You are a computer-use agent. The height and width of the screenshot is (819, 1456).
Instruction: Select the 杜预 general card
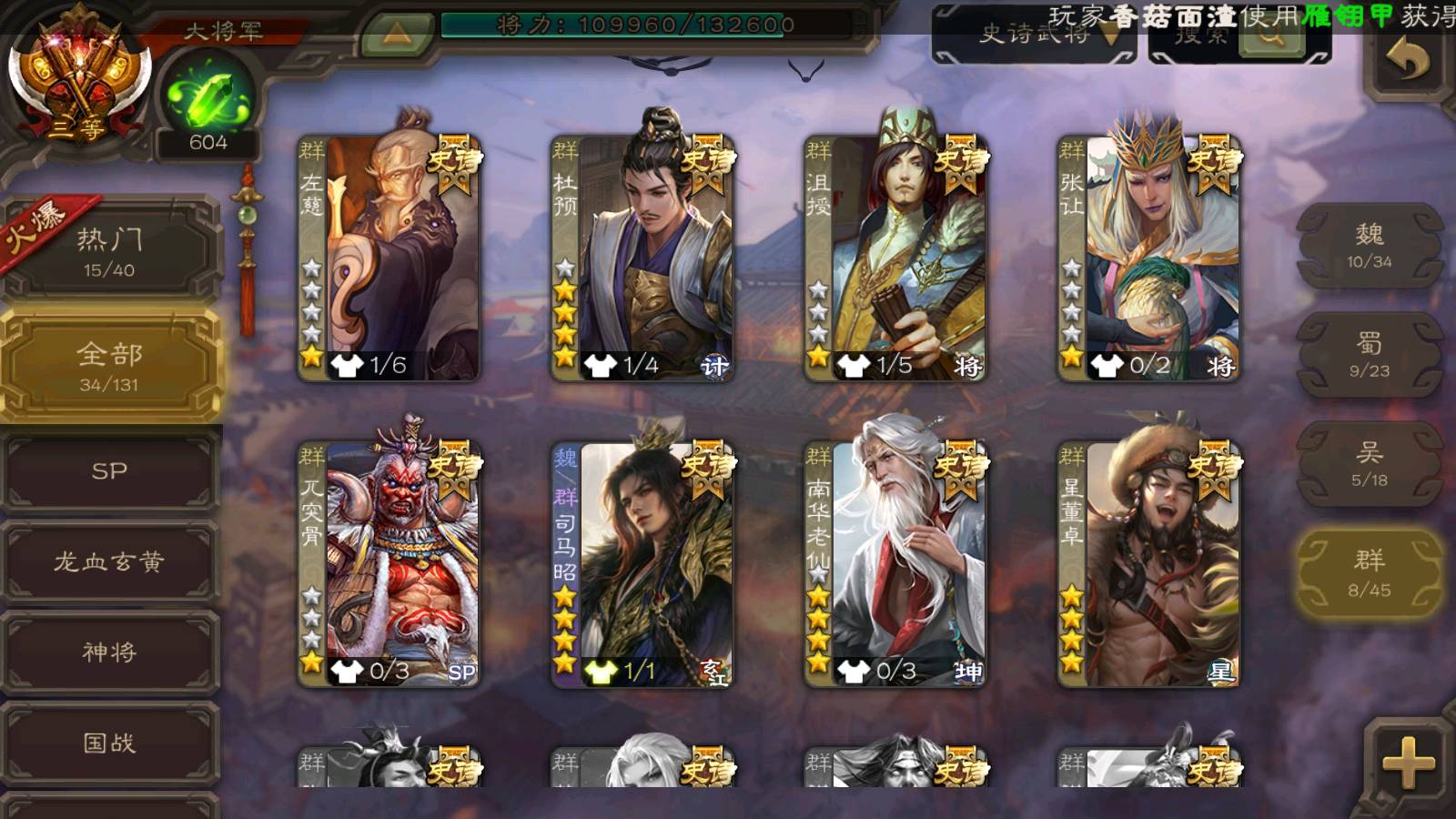point(642,258)
